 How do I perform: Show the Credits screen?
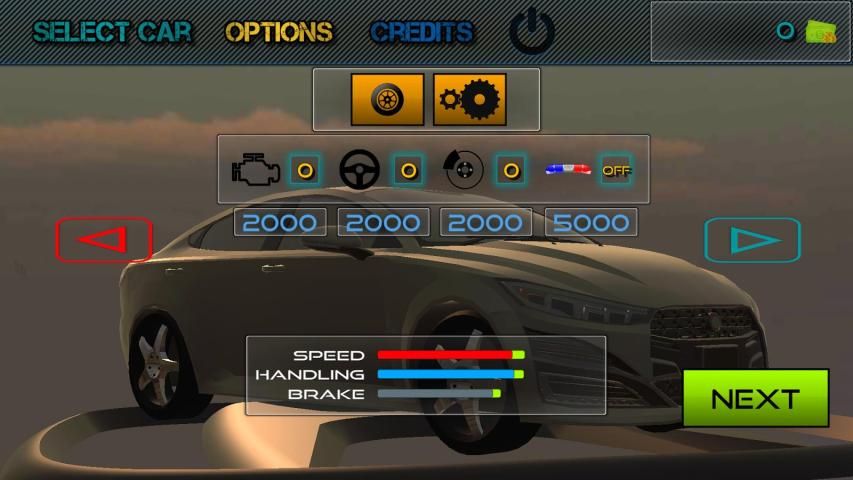(421, 32)
